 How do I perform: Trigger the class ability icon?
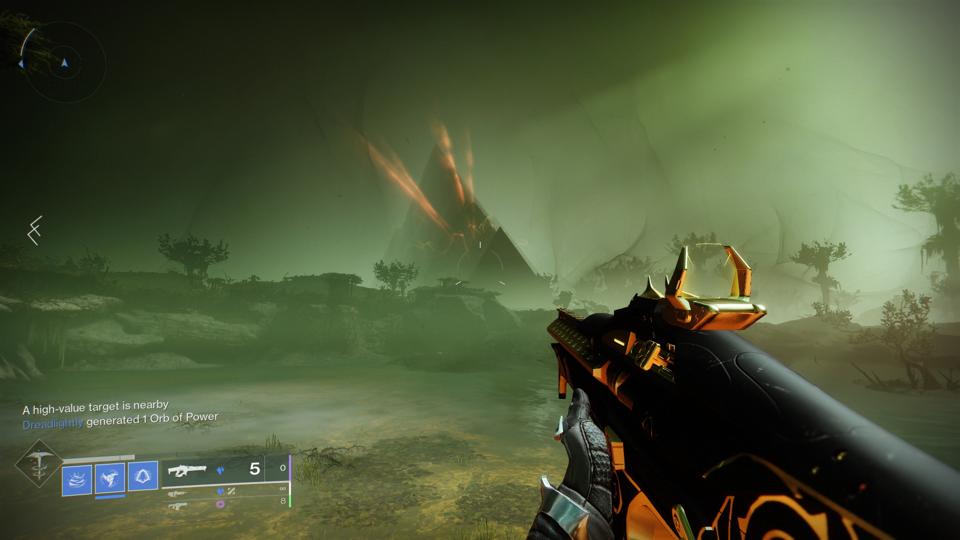point(142,476)
